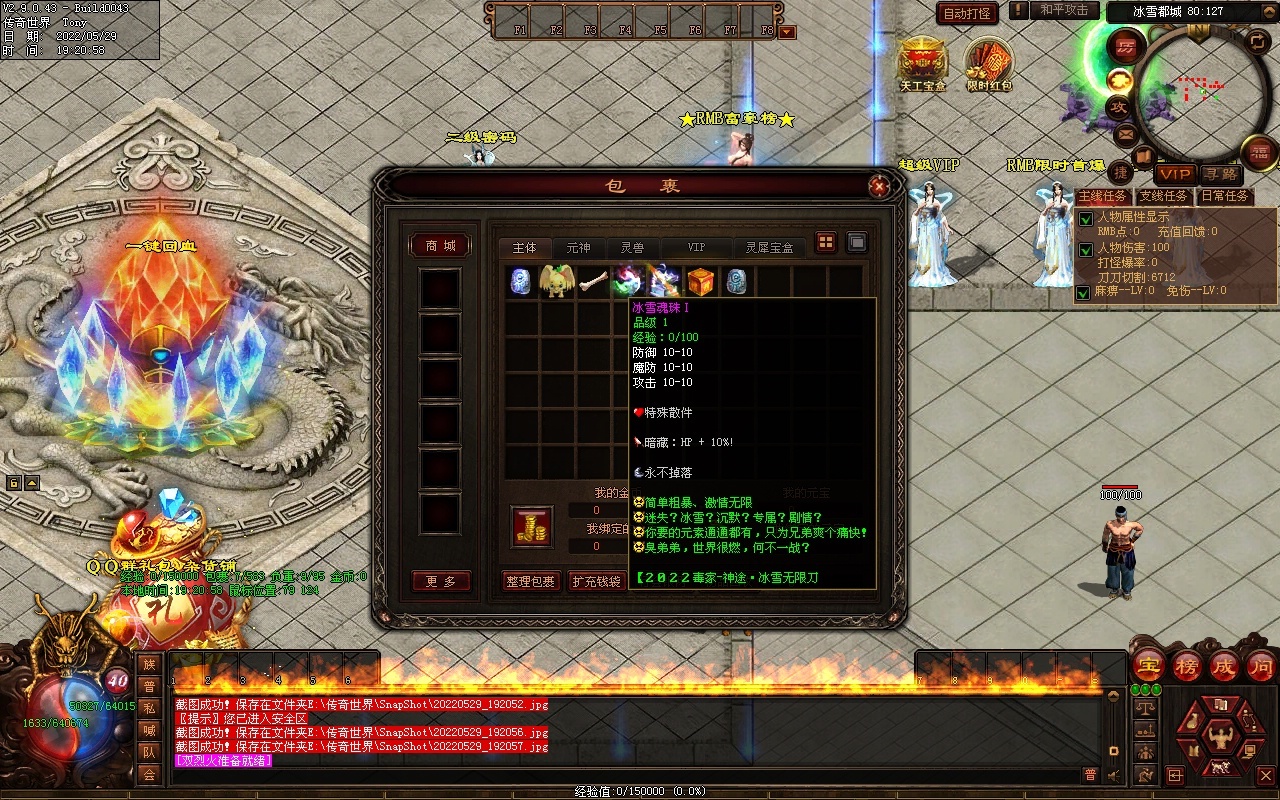Open the 天工宝盒 event icon
Screen dimensions: 1280x800
pyautogui.click(x=921, y=60)
